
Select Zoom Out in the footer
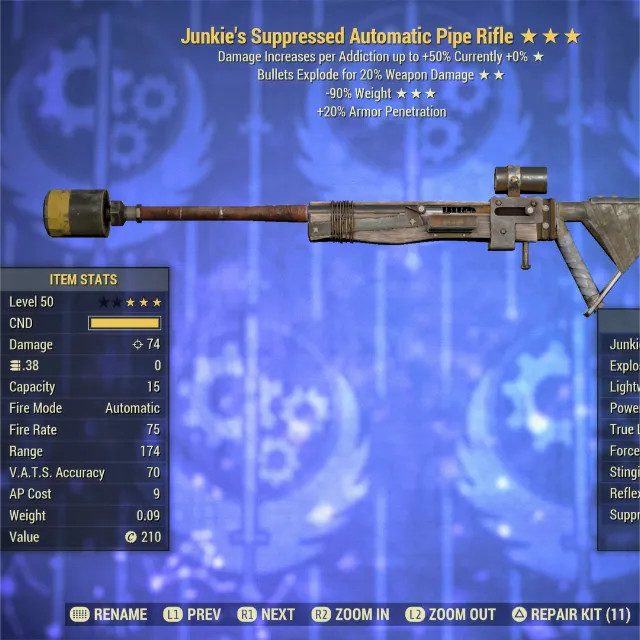click(450, 615)
